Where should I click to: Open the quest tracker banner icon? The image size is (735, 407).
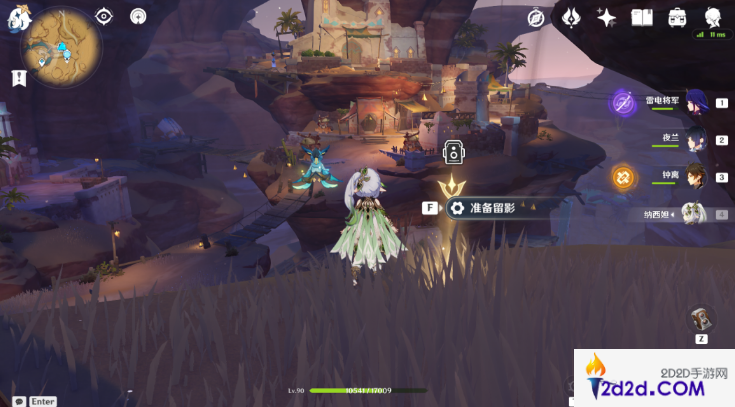coord(17,77)
